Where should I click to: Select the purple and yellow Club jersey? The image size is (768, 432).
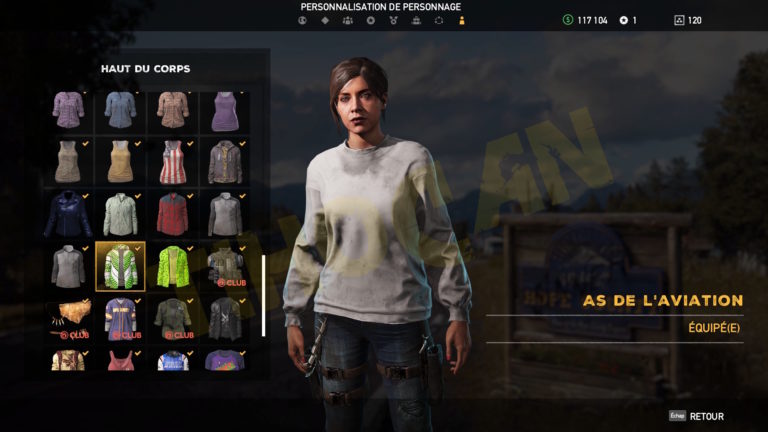[120, 316]
